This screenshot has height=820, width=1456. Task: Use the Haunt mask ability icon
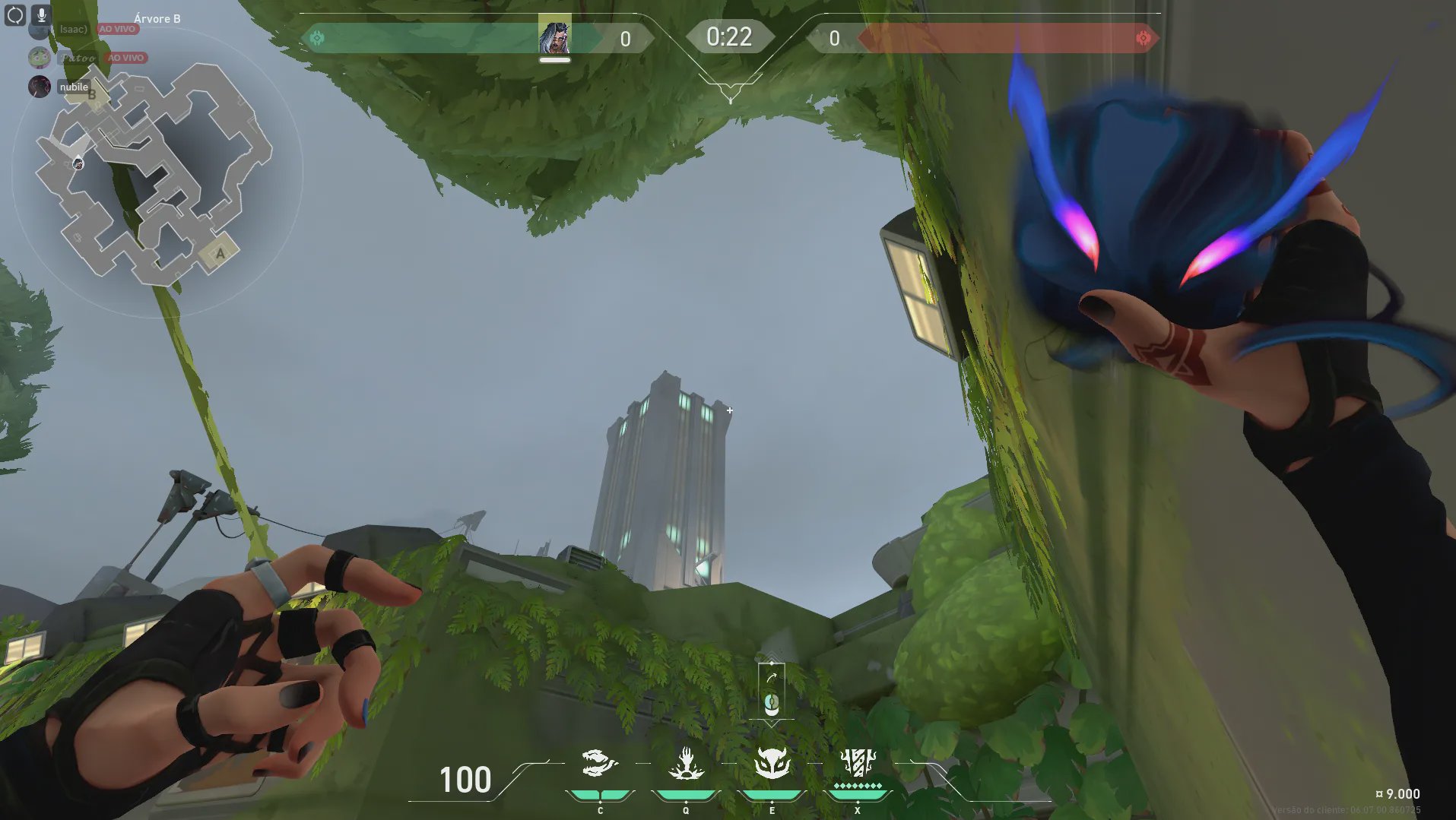[772, 763]
